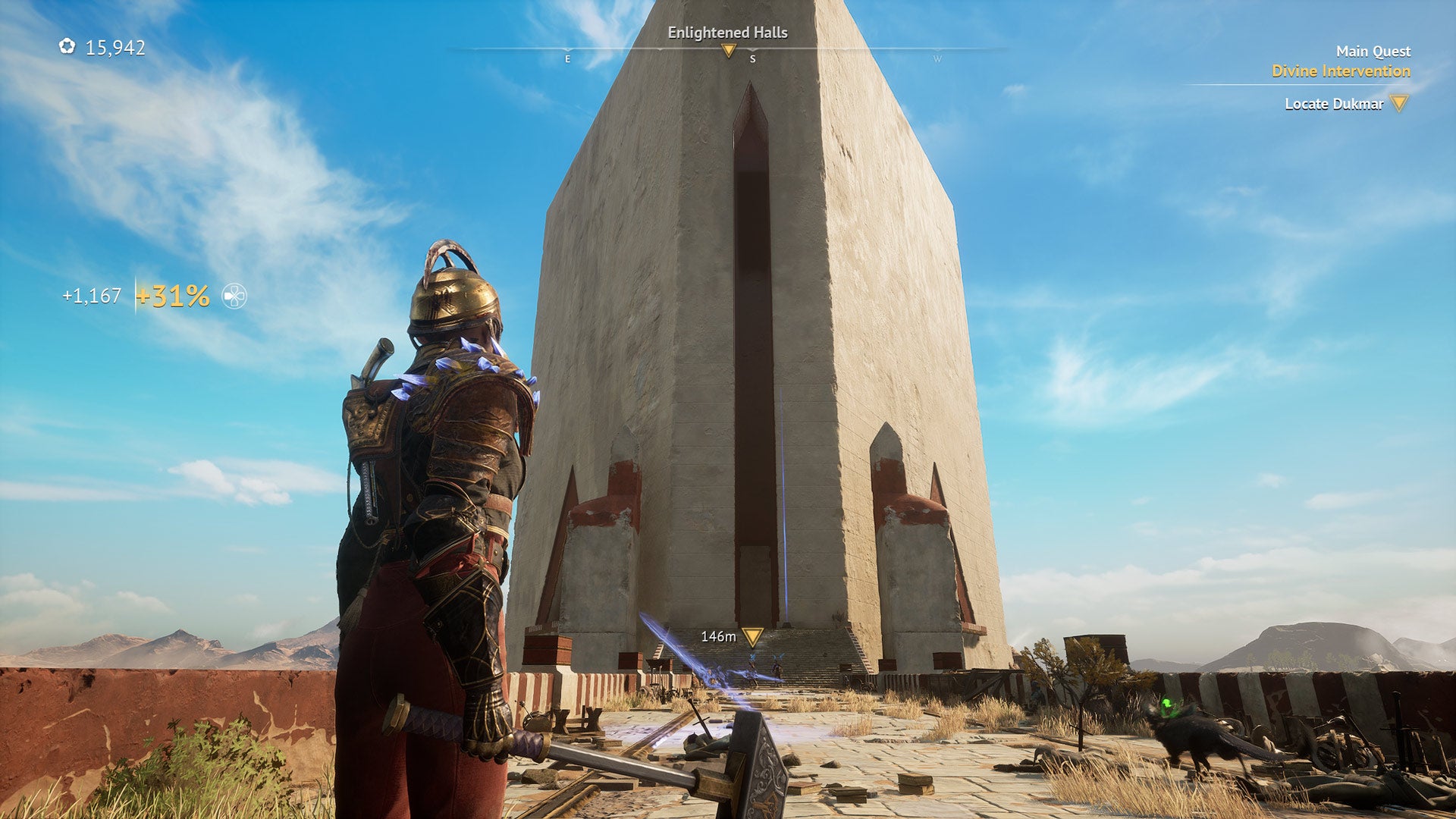
Task: Click the yellow marker under Enlightened Halls
Action: (x=728, y=52)
